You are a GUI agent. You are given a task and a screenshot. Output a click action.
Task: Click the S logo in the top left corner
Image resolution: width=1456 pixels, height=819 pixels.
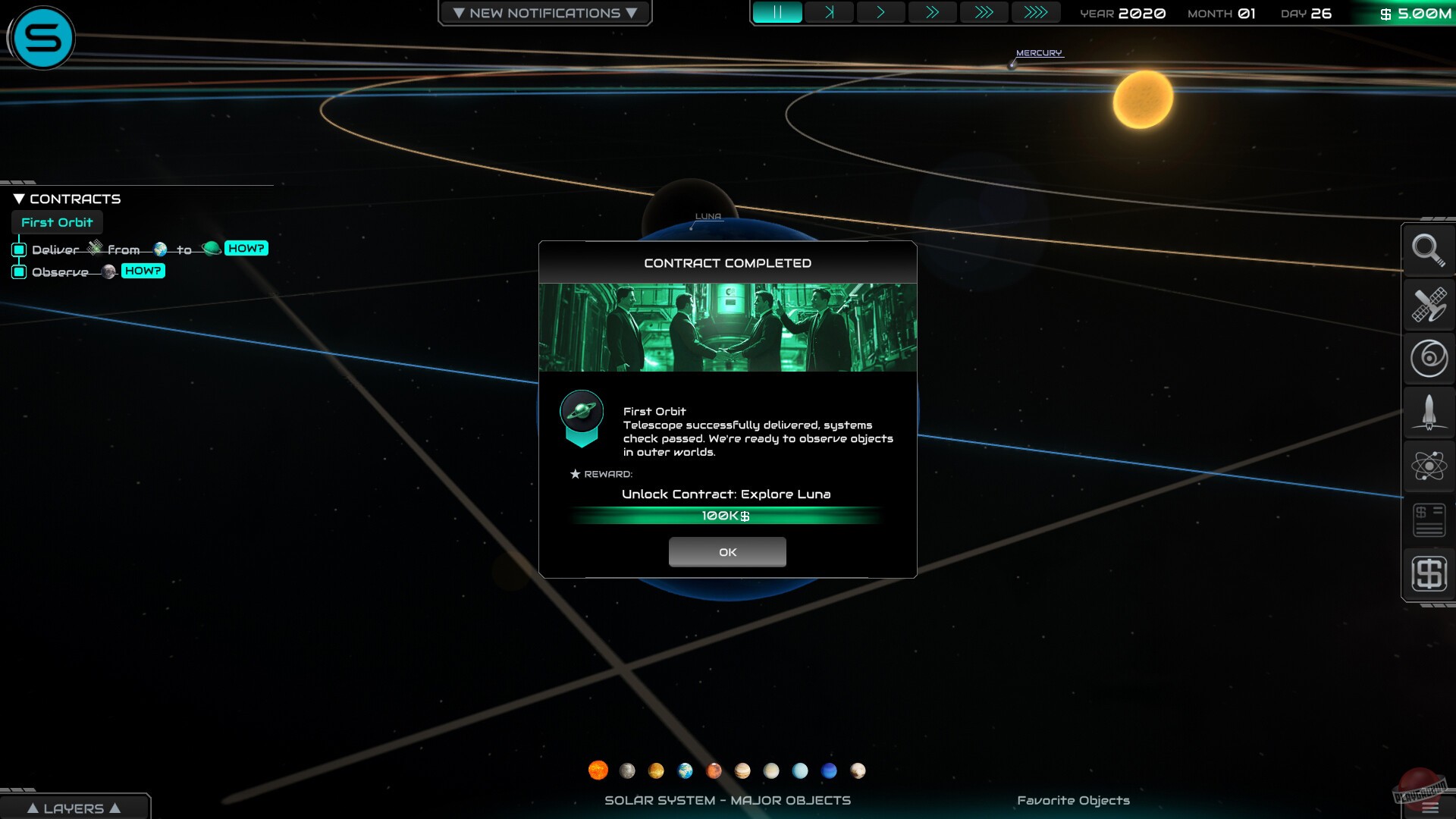tap(43, 38)
